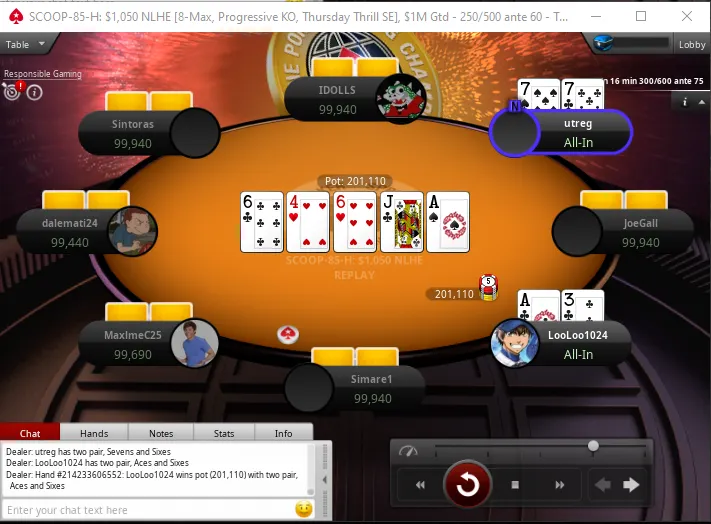This screenshot has height=524, width=711.
Task: Restart the hand replay with red button
Action: coord(467,485)
